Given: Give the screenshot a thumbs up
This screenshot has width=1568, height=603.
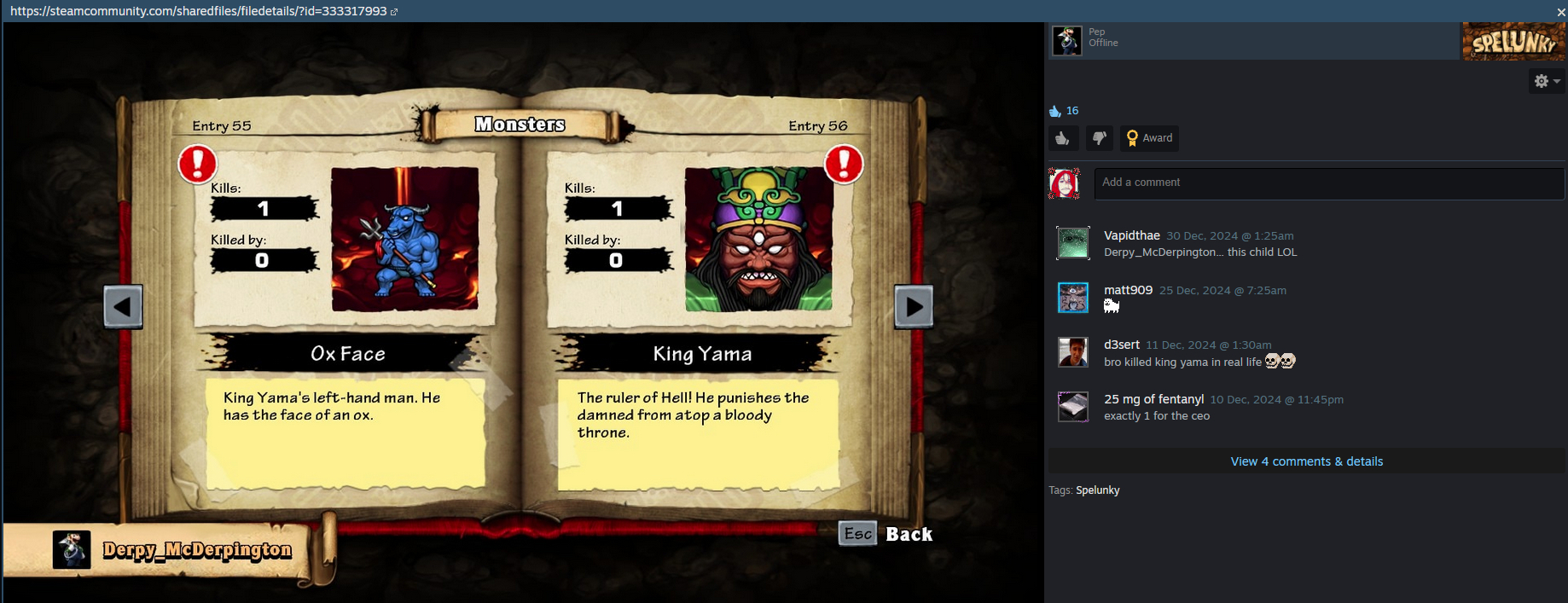Looking at the screenshot, I should click(x=1063, y=138).
